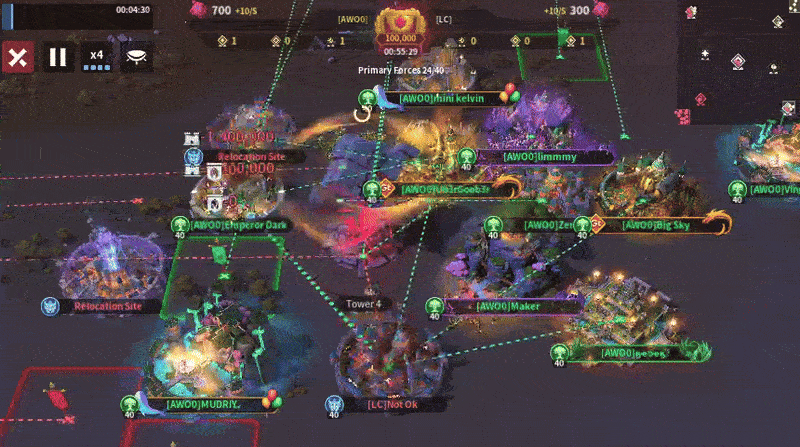Pause the replay playback
Image resolution: width=800 pixels, height=447 pixels.
tap(58, 57)
